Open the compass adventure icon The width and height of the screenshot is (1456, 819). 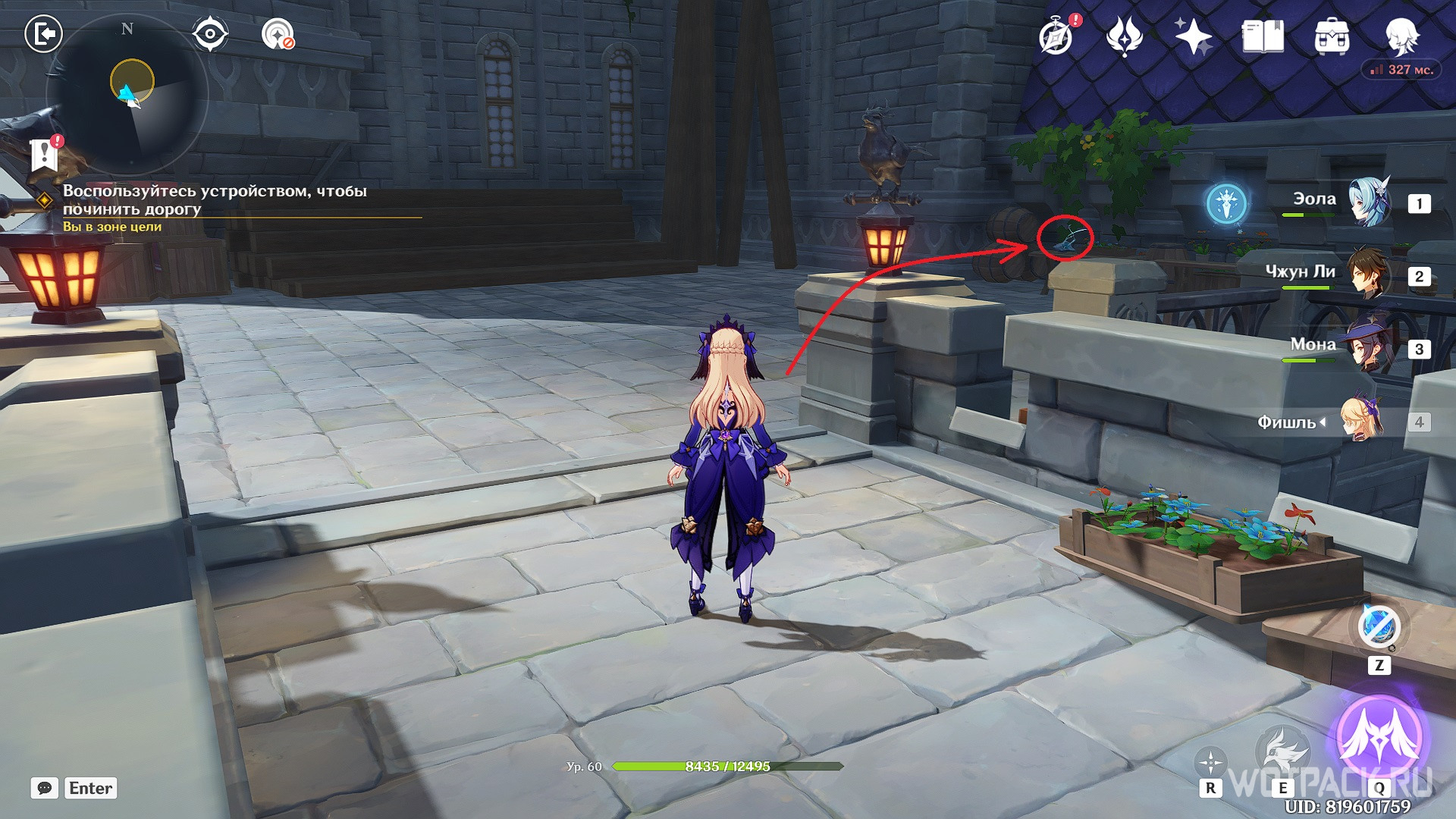point(1057,35)
